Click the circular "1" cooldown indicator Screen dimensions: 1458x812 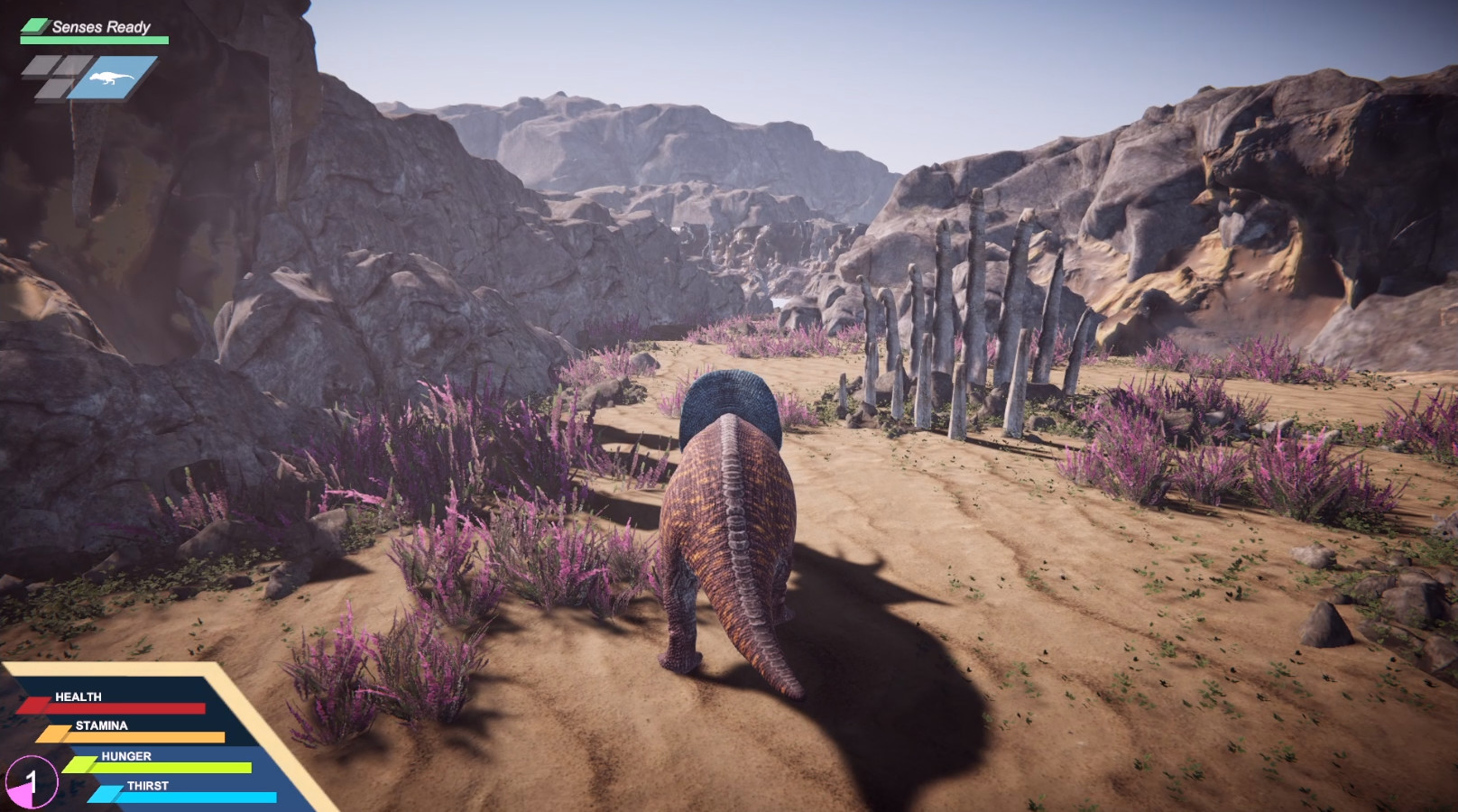tap(32, 781)
